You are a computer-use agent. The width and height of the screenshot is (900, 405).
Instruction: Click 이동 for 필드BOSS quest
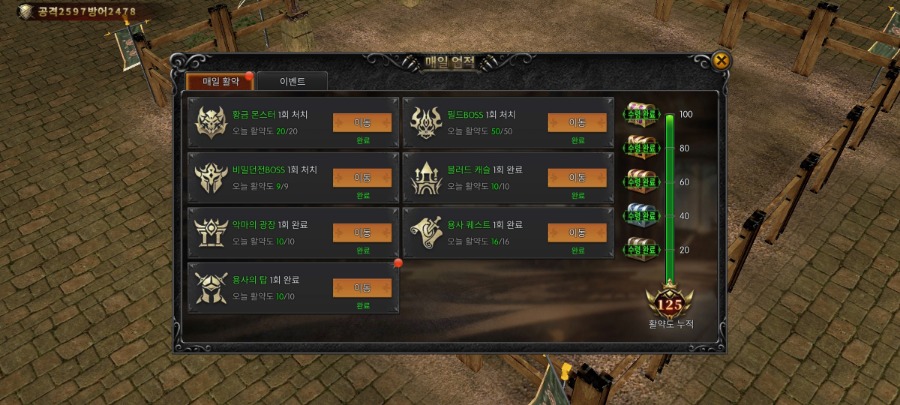point(577,122)
